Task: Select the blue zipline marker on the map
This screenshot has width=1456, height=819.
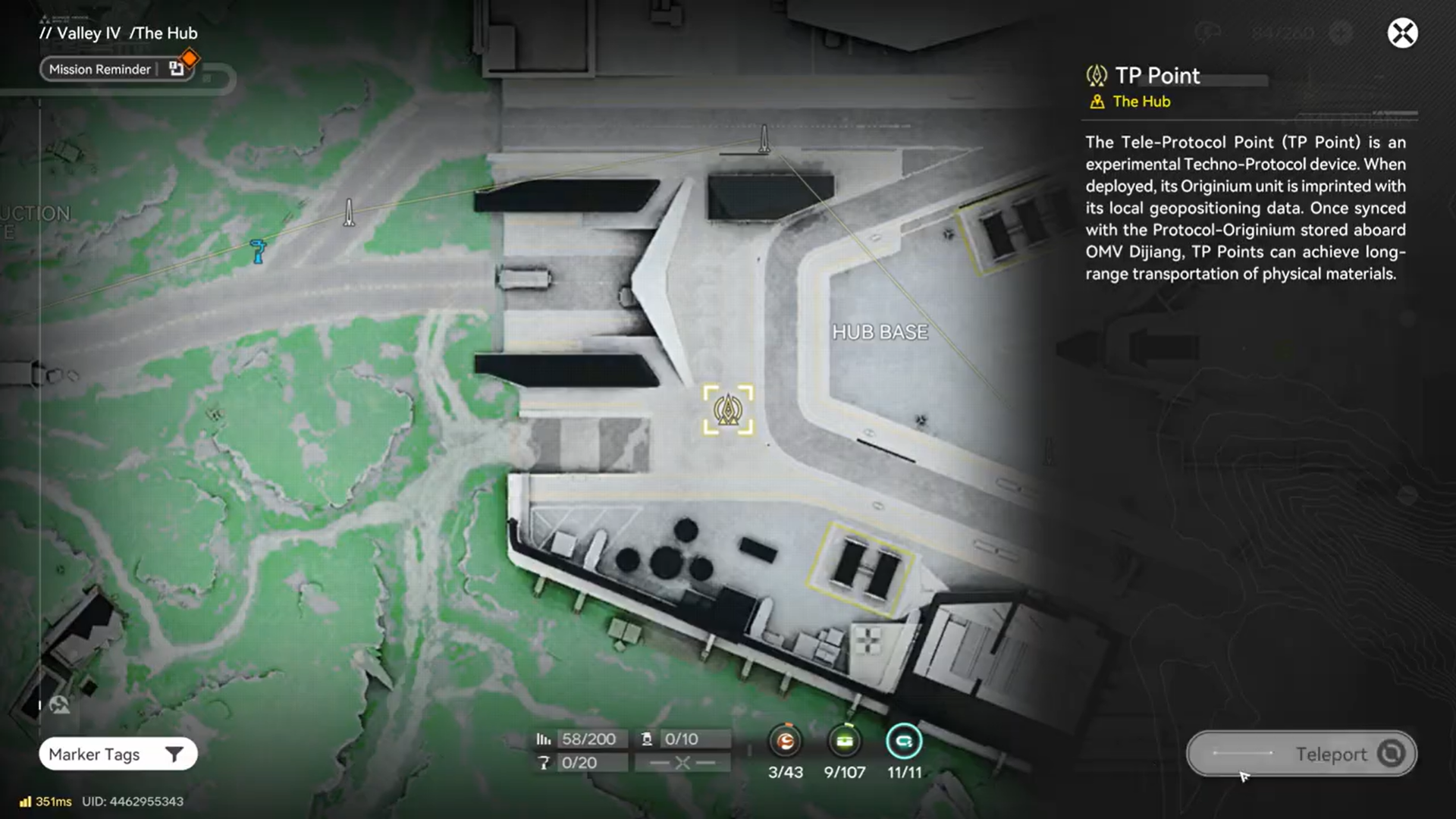Action: pyautogui.click(x=259, y=251)
